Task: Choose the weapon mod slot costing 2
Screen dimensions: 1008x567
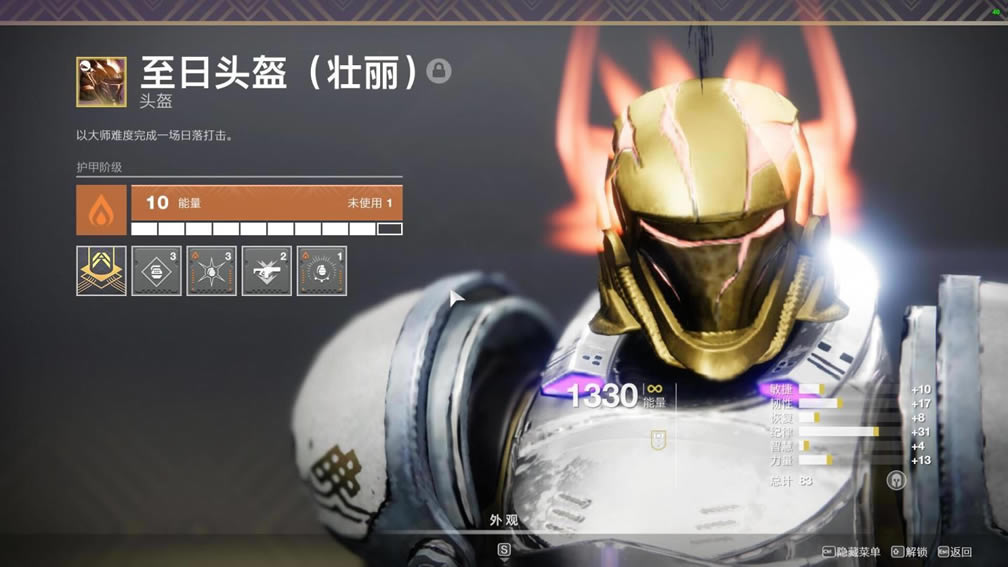Action: tap(266, 271)
